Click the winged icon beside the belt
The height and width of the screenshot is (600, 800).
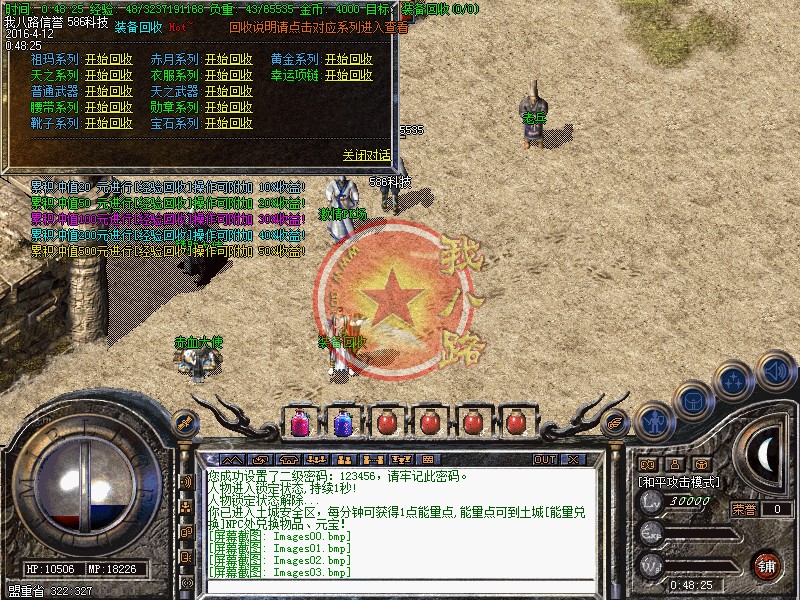point(616,423)
